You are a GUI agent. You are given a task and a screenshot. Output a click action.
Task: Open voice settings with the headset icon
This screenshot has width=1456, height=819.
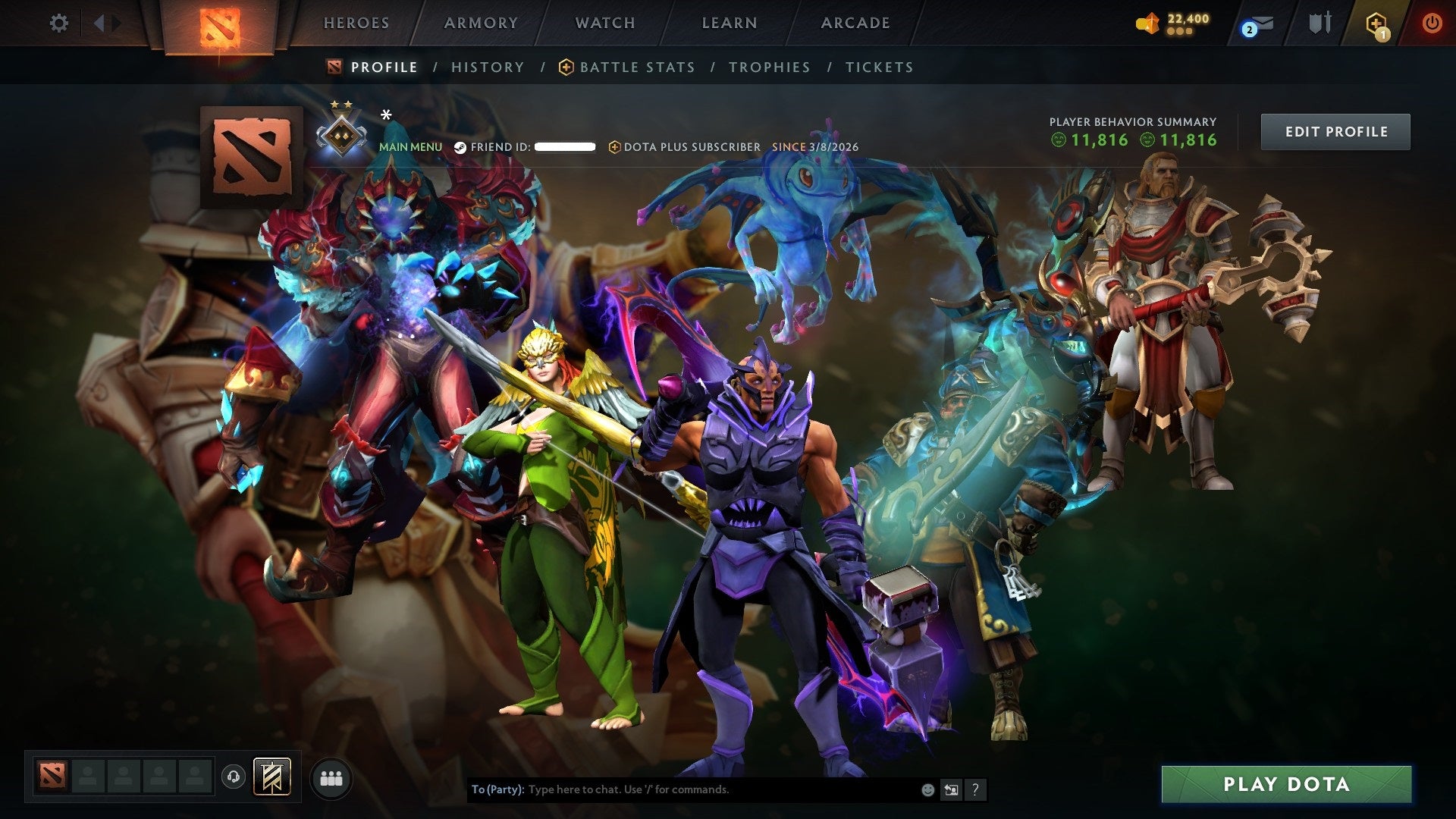click(x=234, y=776)
